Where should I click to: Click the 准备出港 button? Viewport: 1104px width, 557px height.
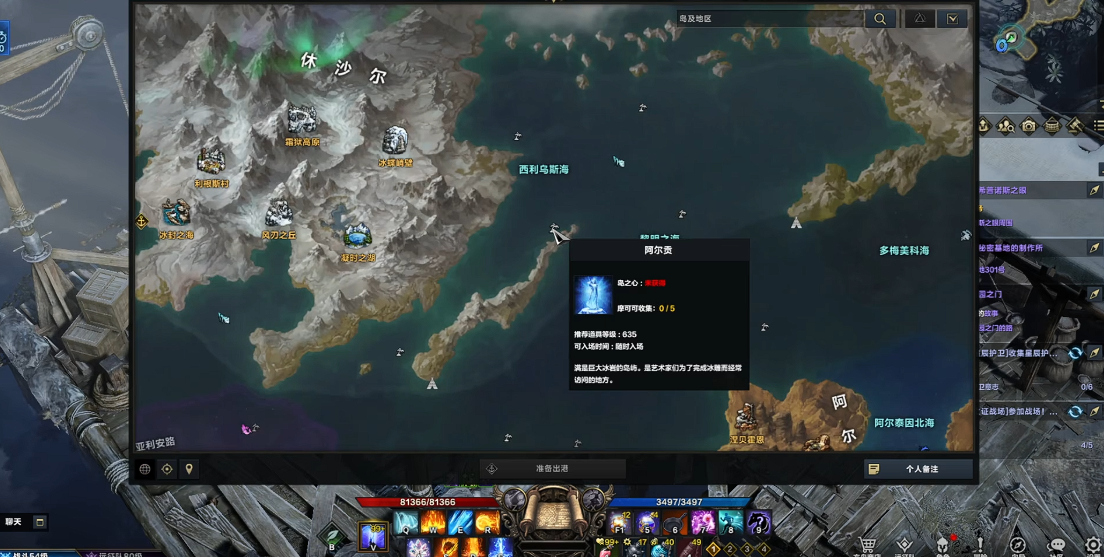coord(553,469)
